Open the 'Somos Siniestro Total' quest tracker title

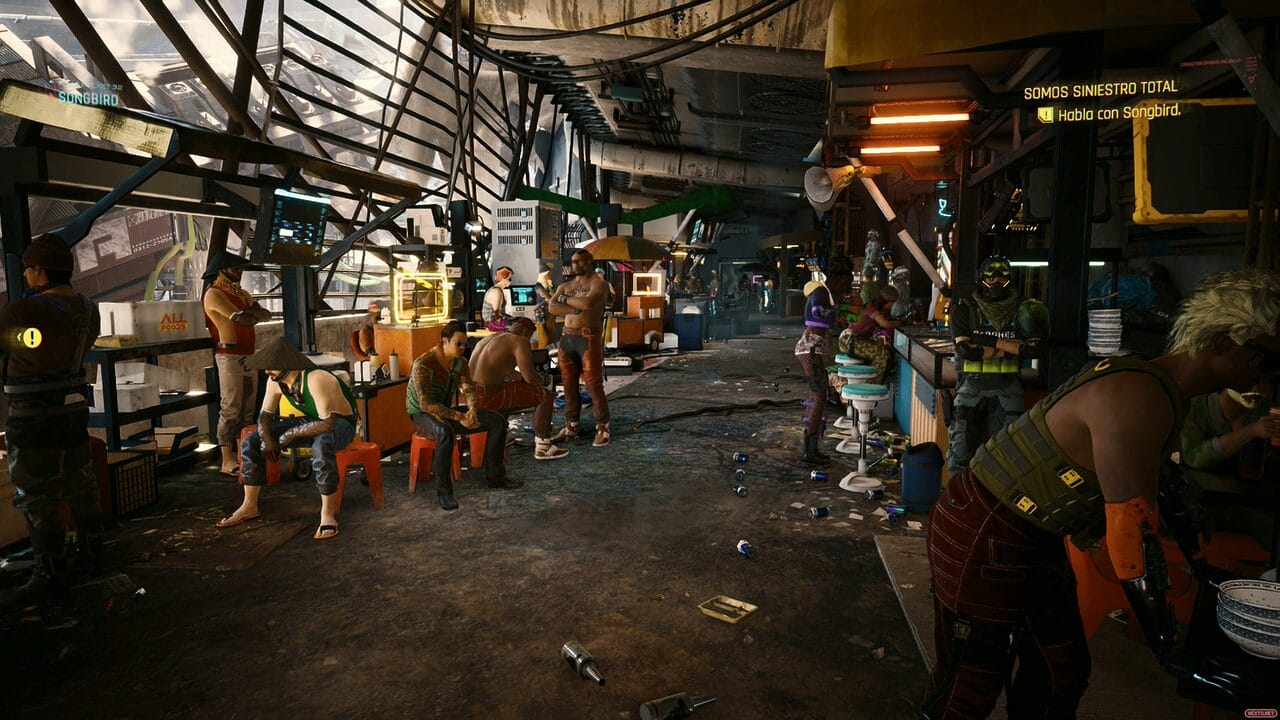[1099, 90]
